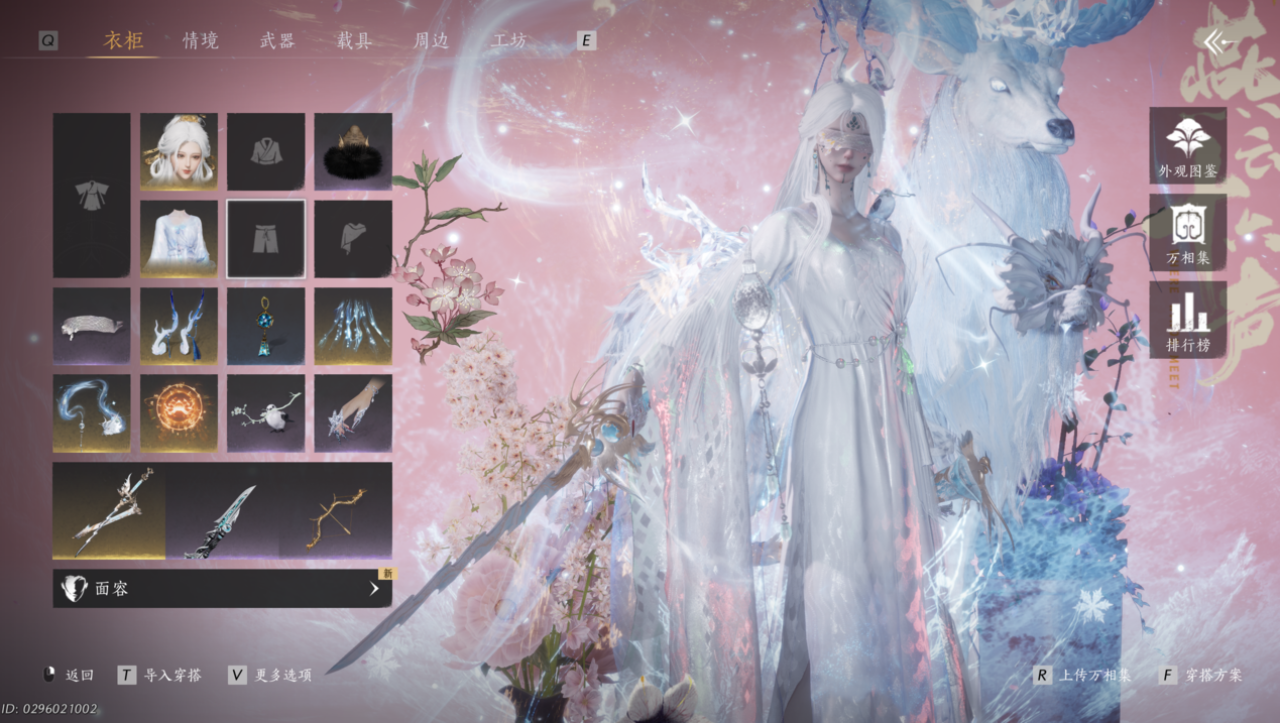Select the white-blue robe top slot
The height and width of the screenshot is (723, 1280).
pyautogui.click(x=179, y=239)
